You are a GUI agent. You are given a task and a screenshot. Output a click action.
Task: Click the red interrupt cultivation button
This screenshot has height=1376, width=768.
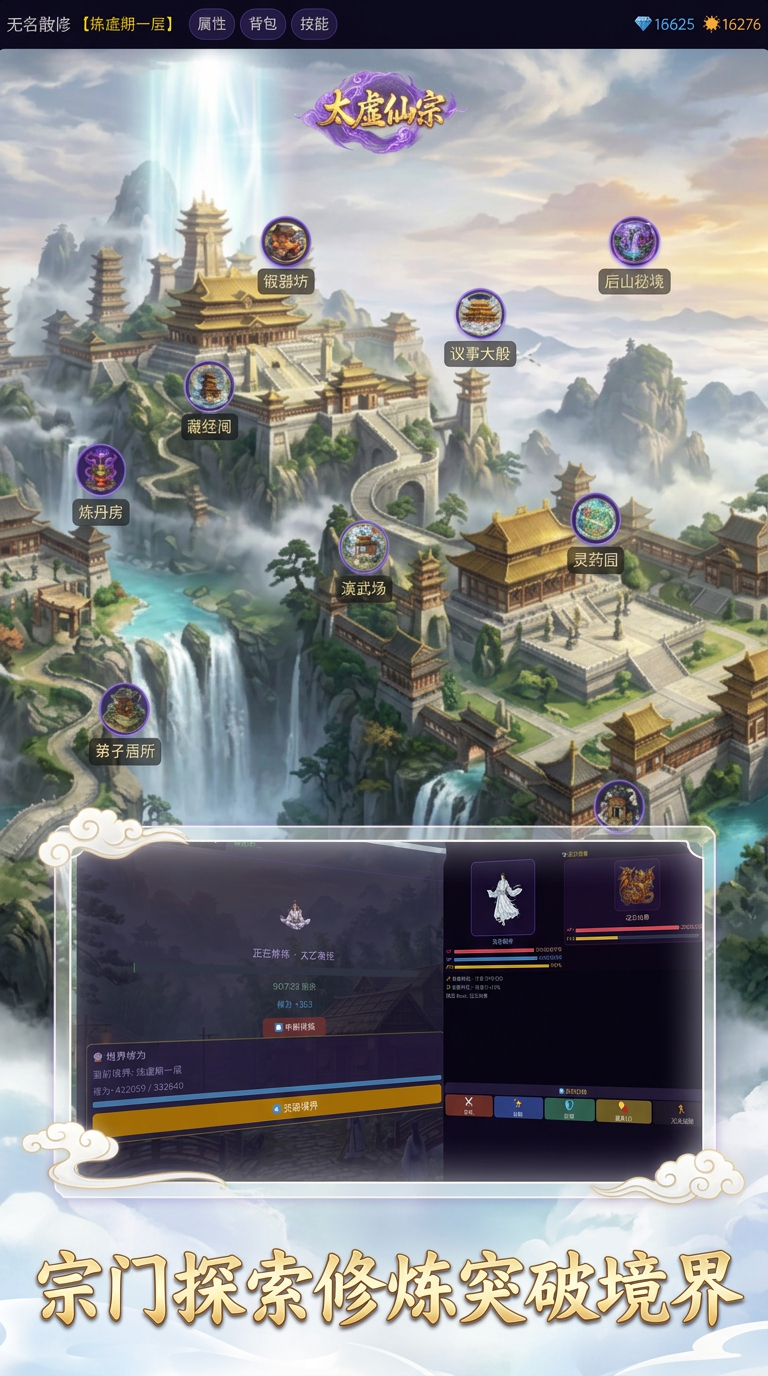coord(295,1026)
